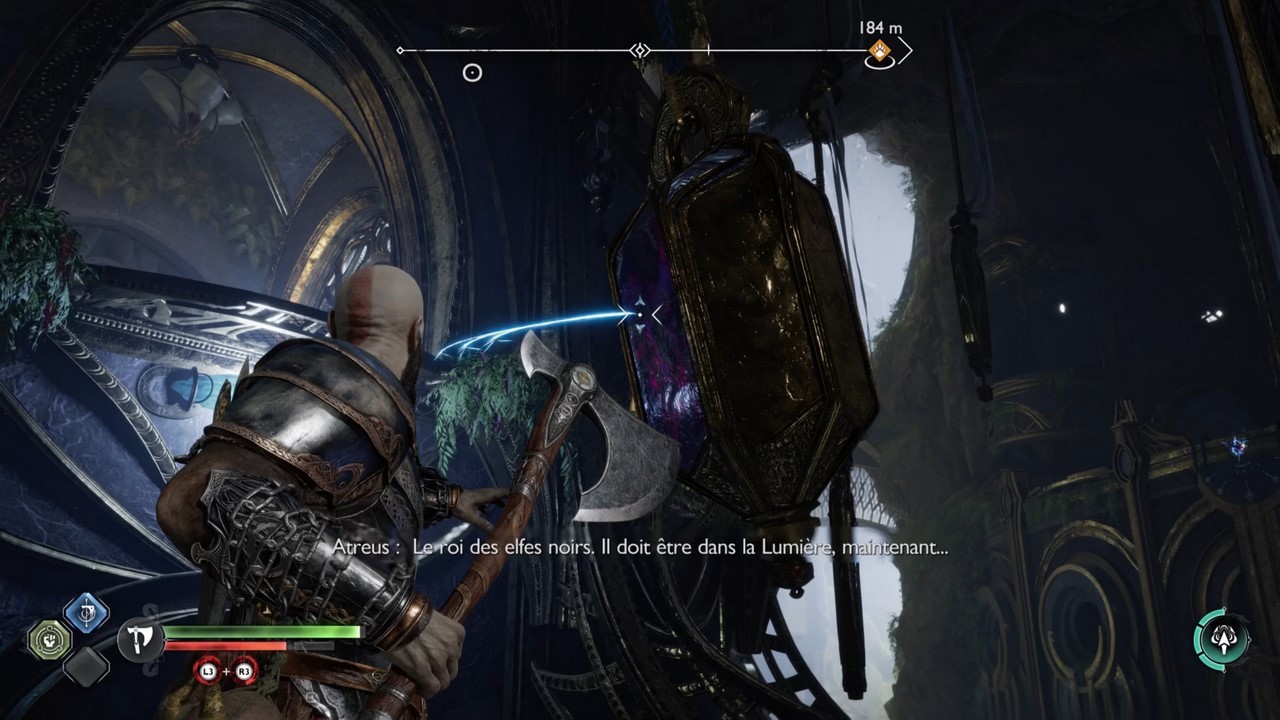
Task: Click the blue diamond buff icon
Action: 85,612
